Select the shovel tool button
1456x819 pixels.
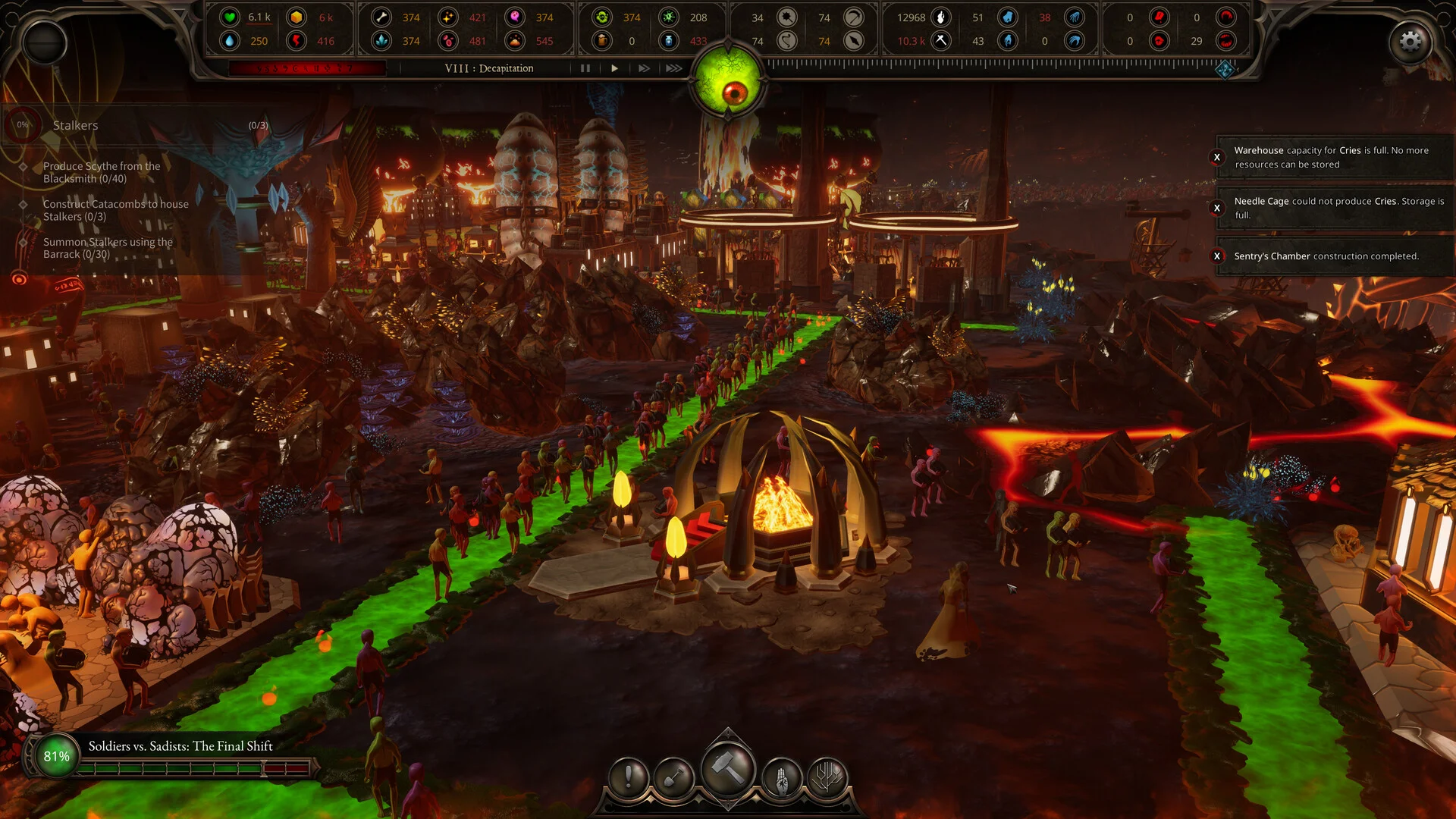point(673,777)
